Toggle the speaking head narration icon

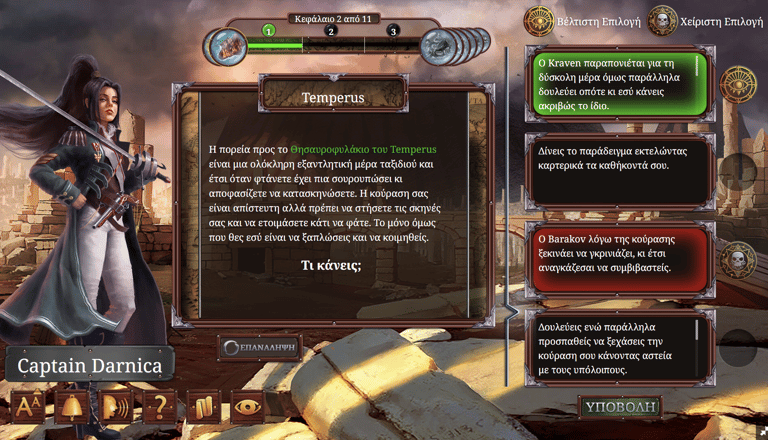116,408
